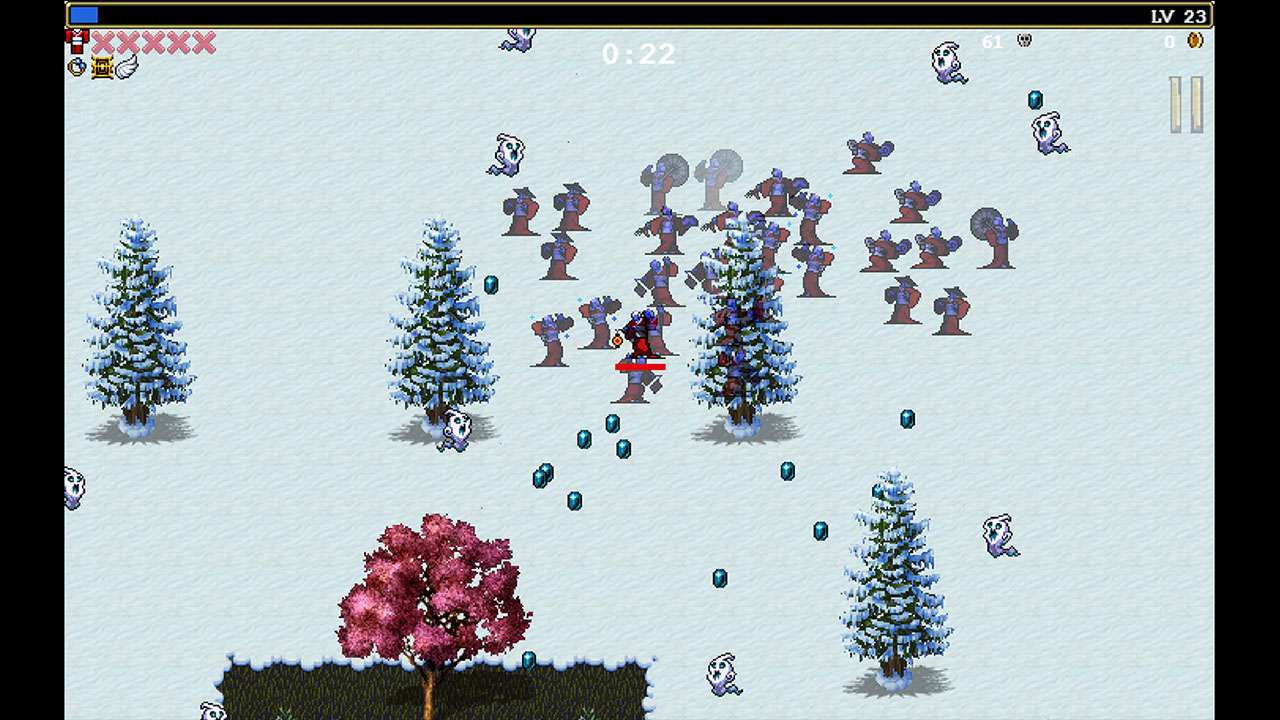Click the blue XP progress bar
This screenshot has height=720, width=1280.
point(85,13)
